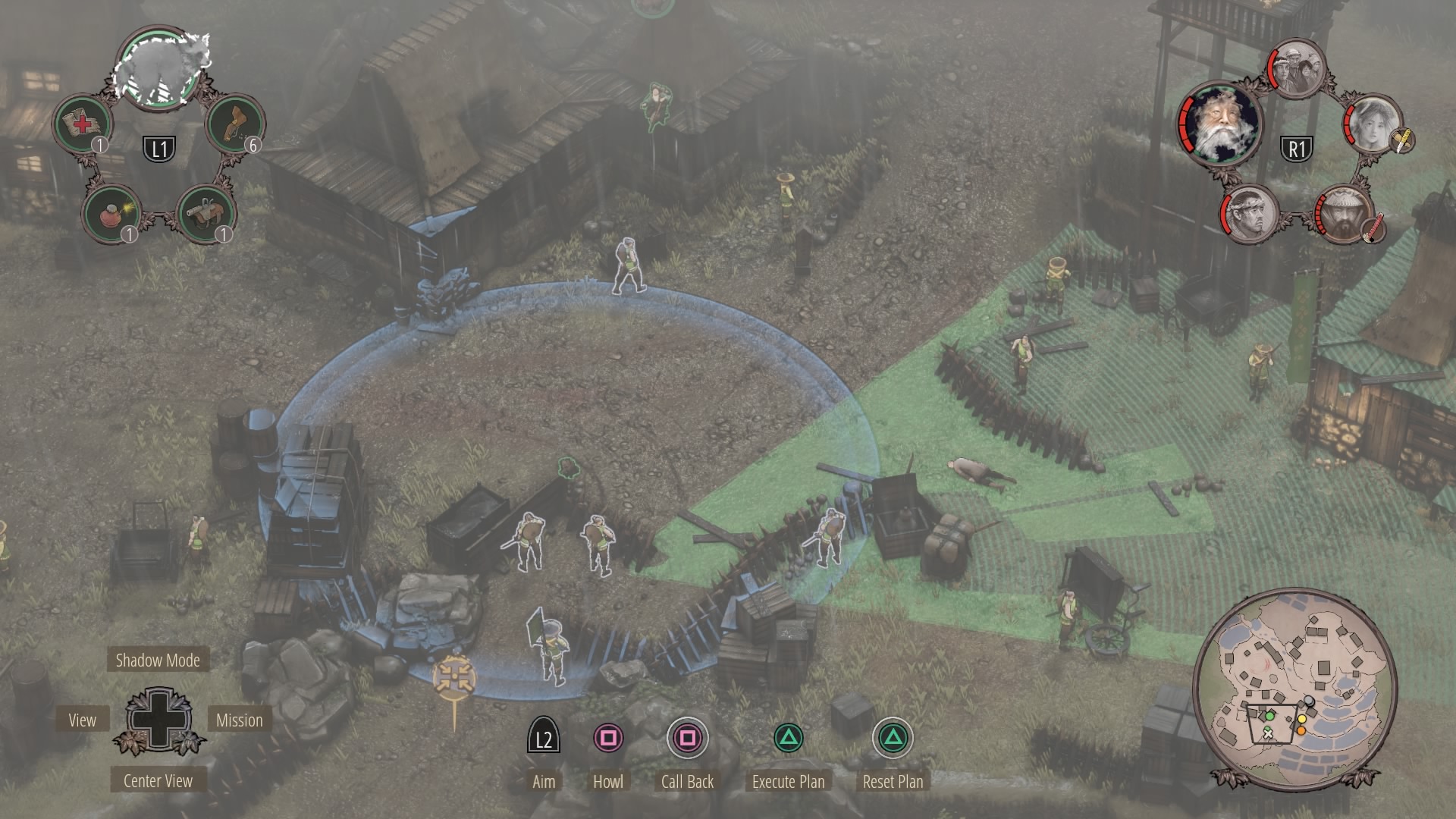Switch to the Aiko woman portrait
Screen dimensions: 1456x819
click(1374, 124)
